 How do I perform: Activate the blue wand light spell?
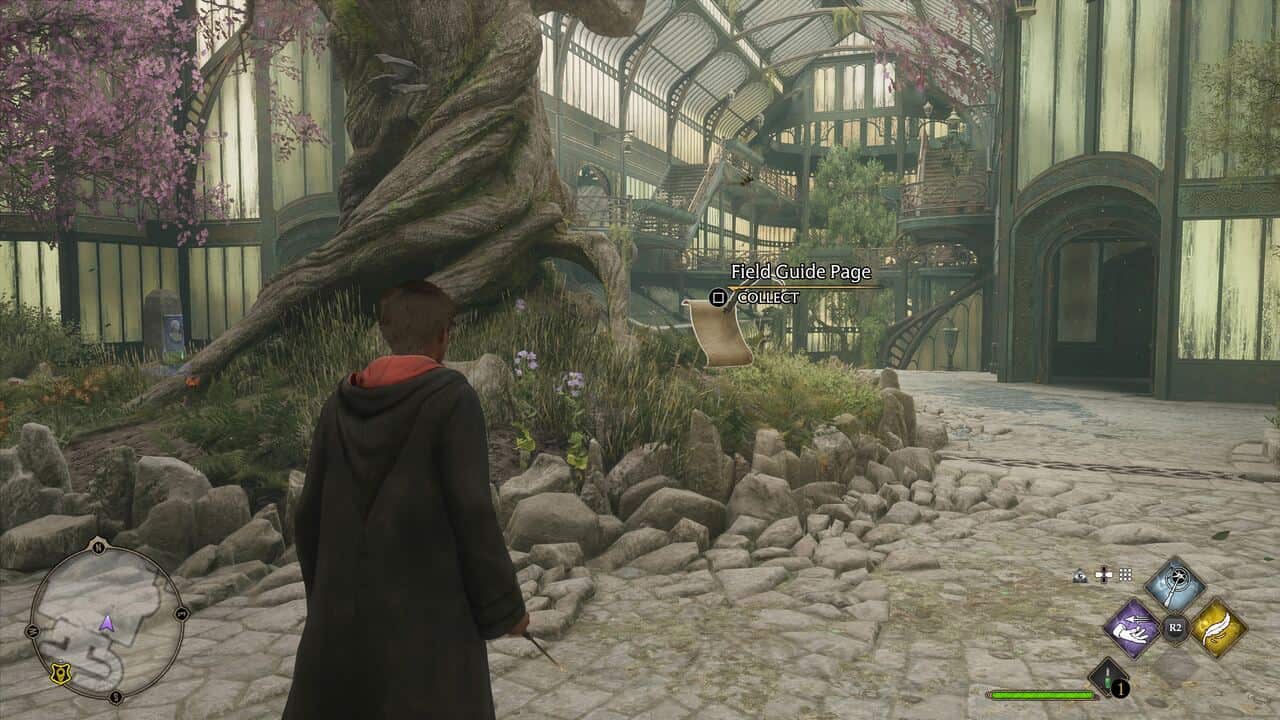[1175, 585]
